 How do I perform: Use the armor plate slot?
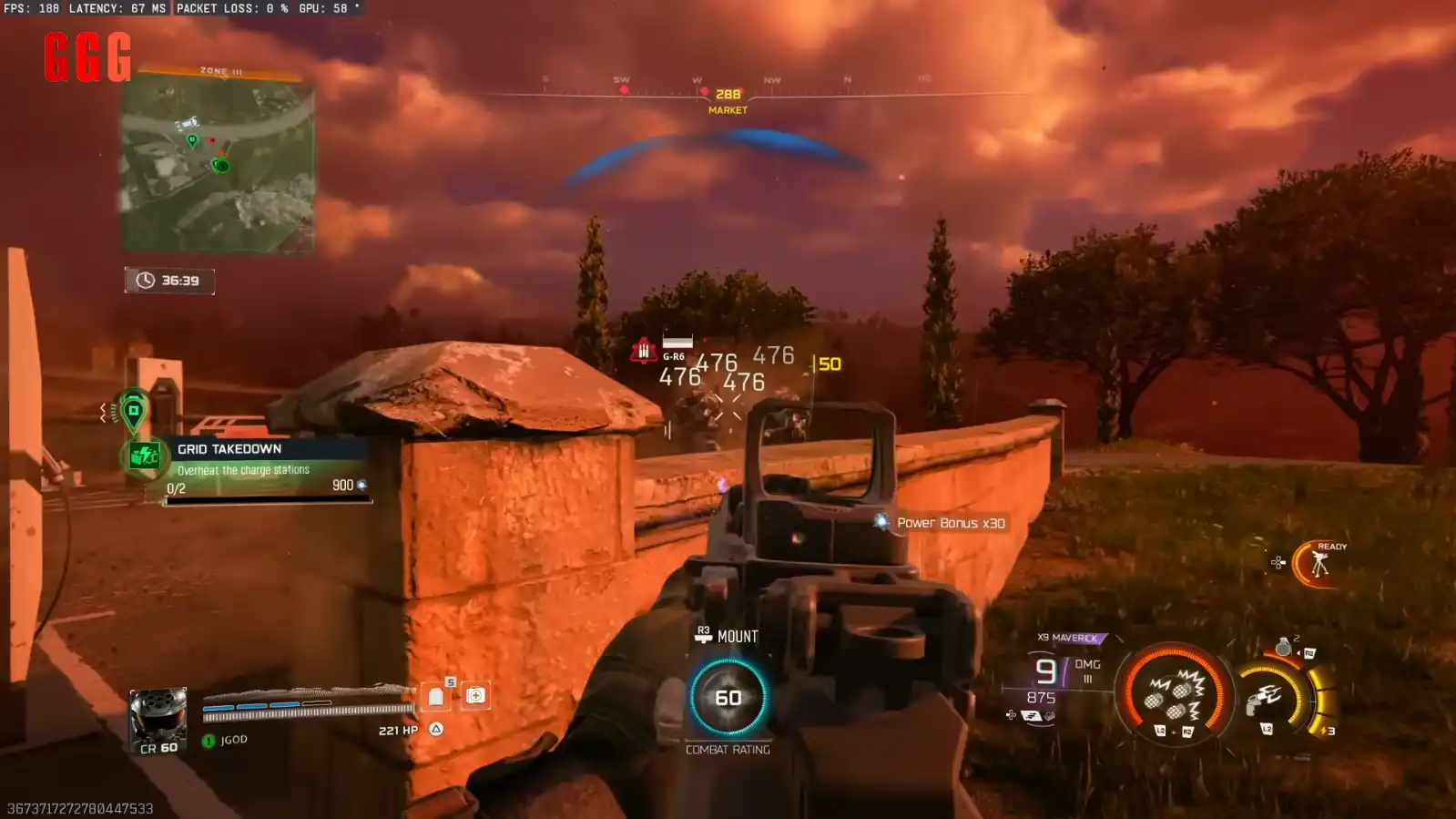[436, 697]
